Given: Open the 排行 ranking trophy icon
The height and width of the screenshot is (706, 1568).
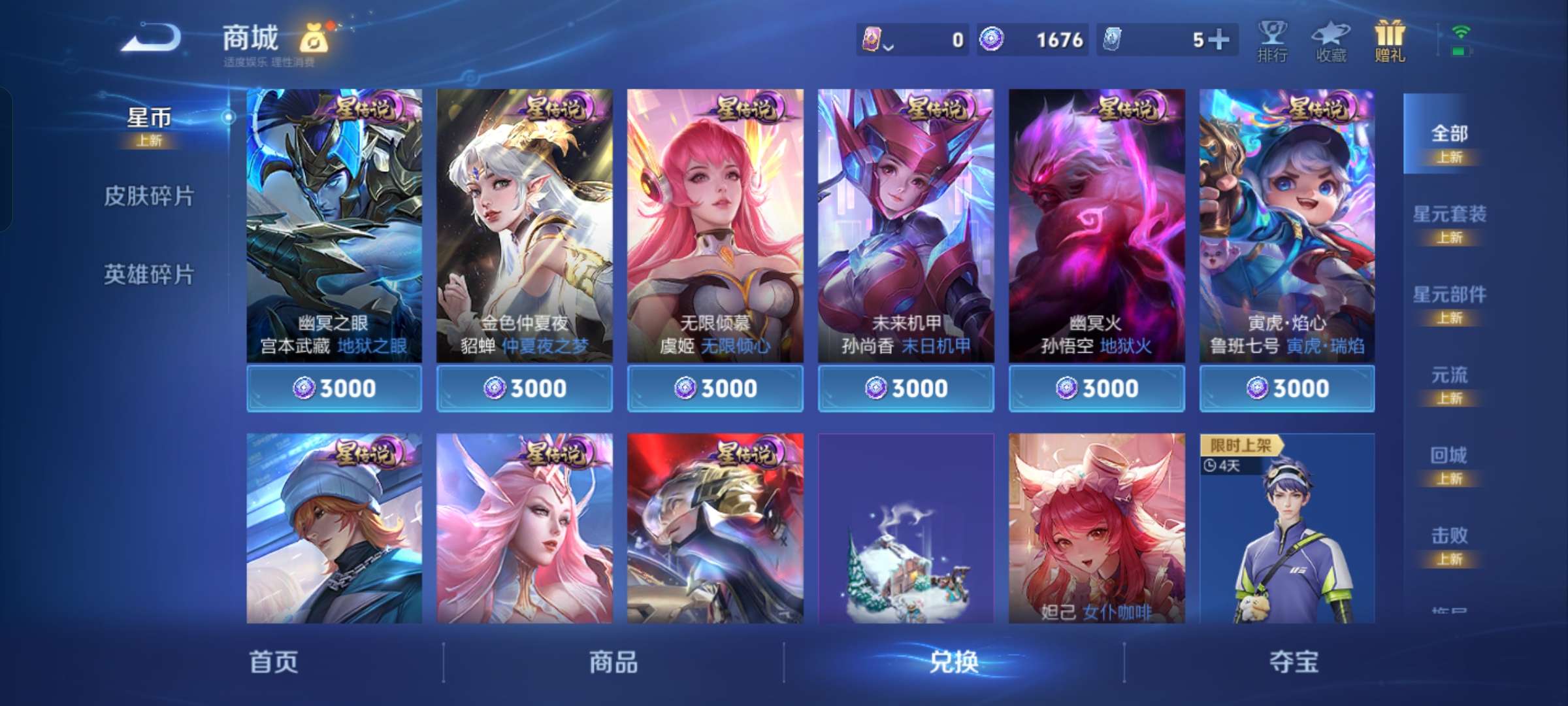Looking at the screenshot, I should coord(1273,39).
